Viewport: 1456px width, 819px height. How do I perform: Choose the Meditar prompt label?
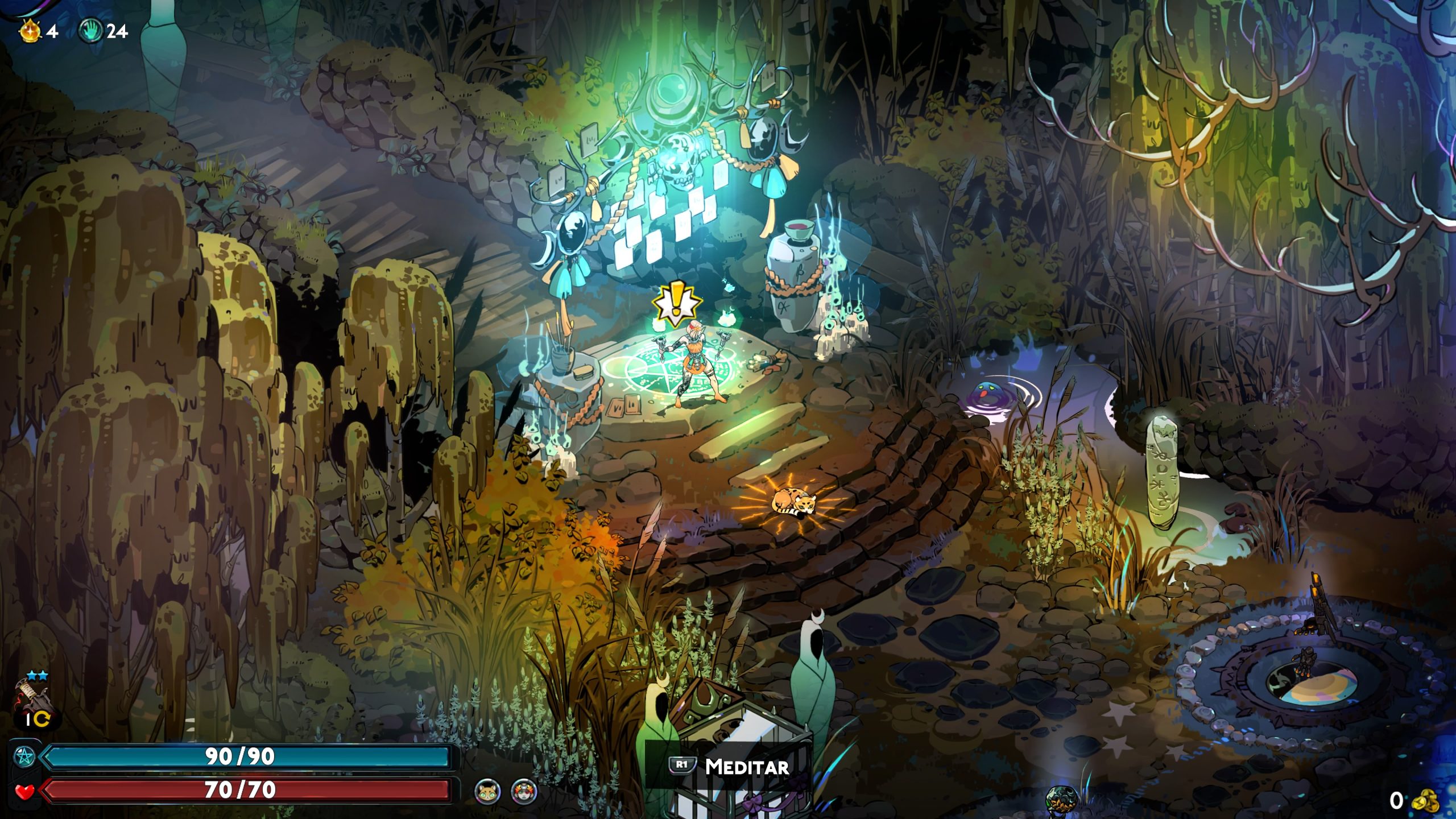[x=746, y=767]
